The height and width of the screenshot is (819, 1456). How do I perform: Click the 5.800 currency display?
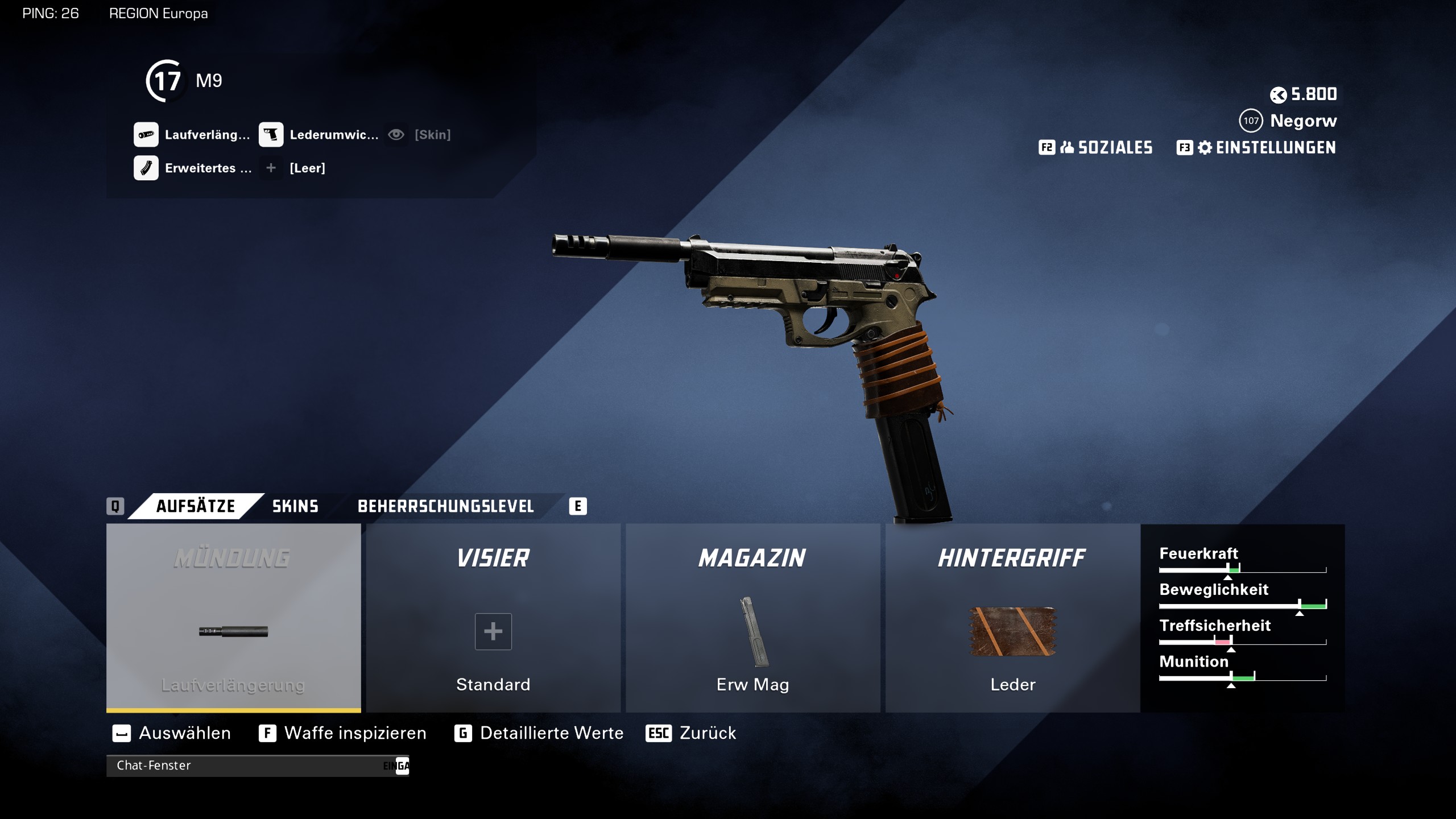click(x=1305, y=94)
